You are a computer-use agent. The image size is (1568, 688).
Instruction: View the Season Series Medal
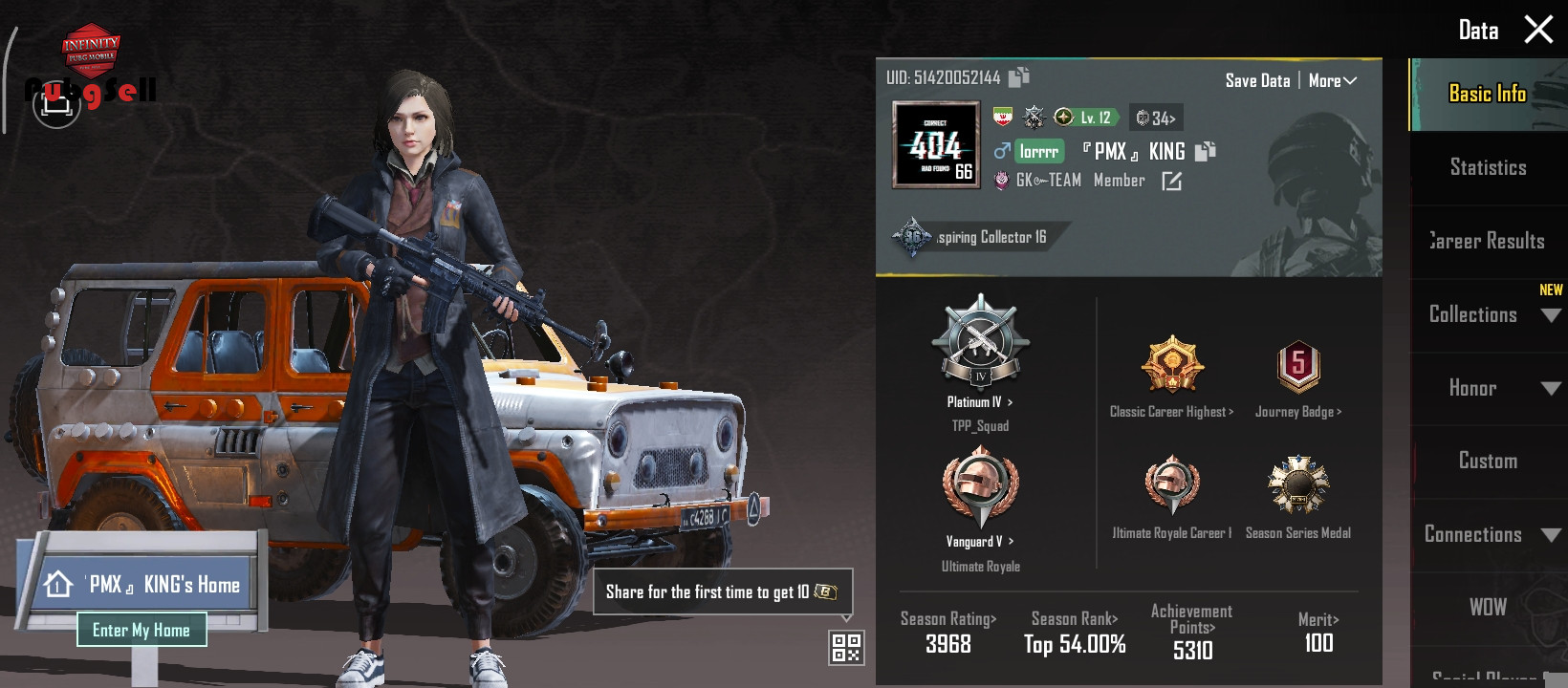coord(1297,497)
